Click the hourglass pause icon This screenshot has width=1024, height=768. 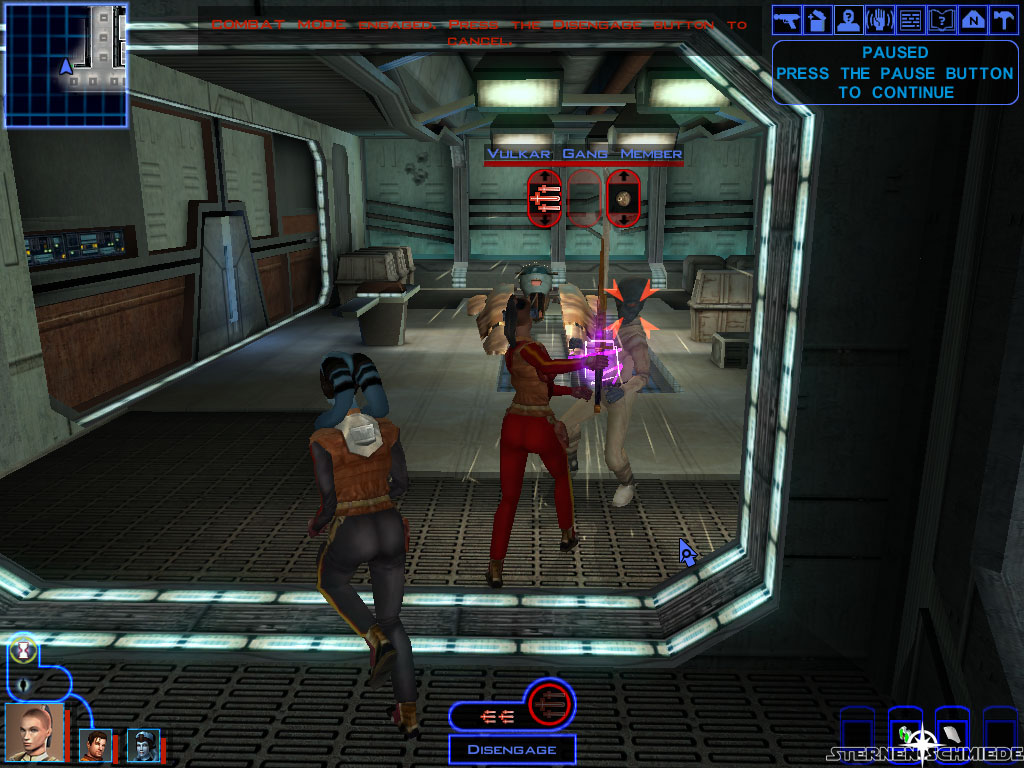point(23,650)
